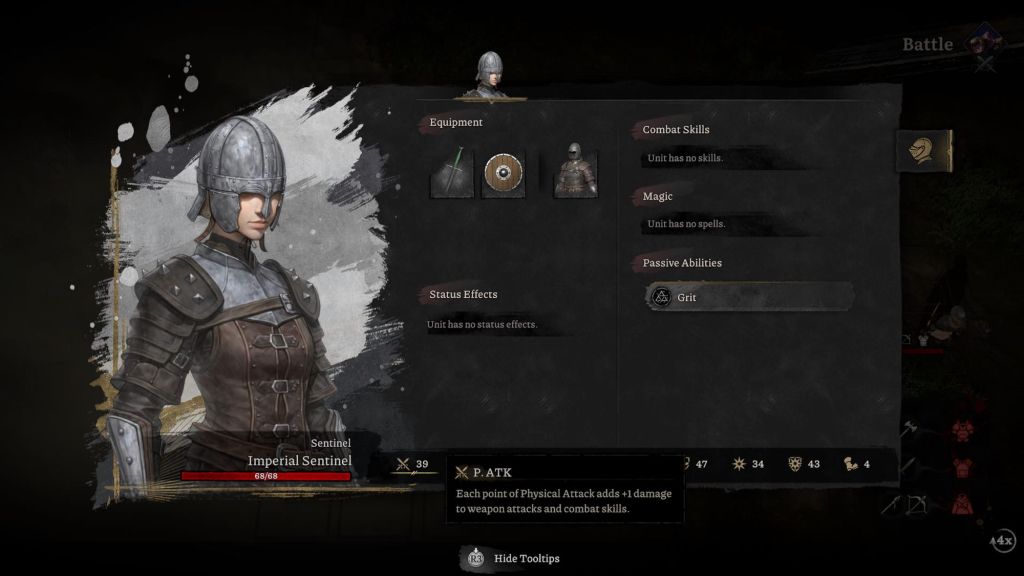Open the Grit passive ability
This screenshot has height=576, width=1024.
point(750,297)
